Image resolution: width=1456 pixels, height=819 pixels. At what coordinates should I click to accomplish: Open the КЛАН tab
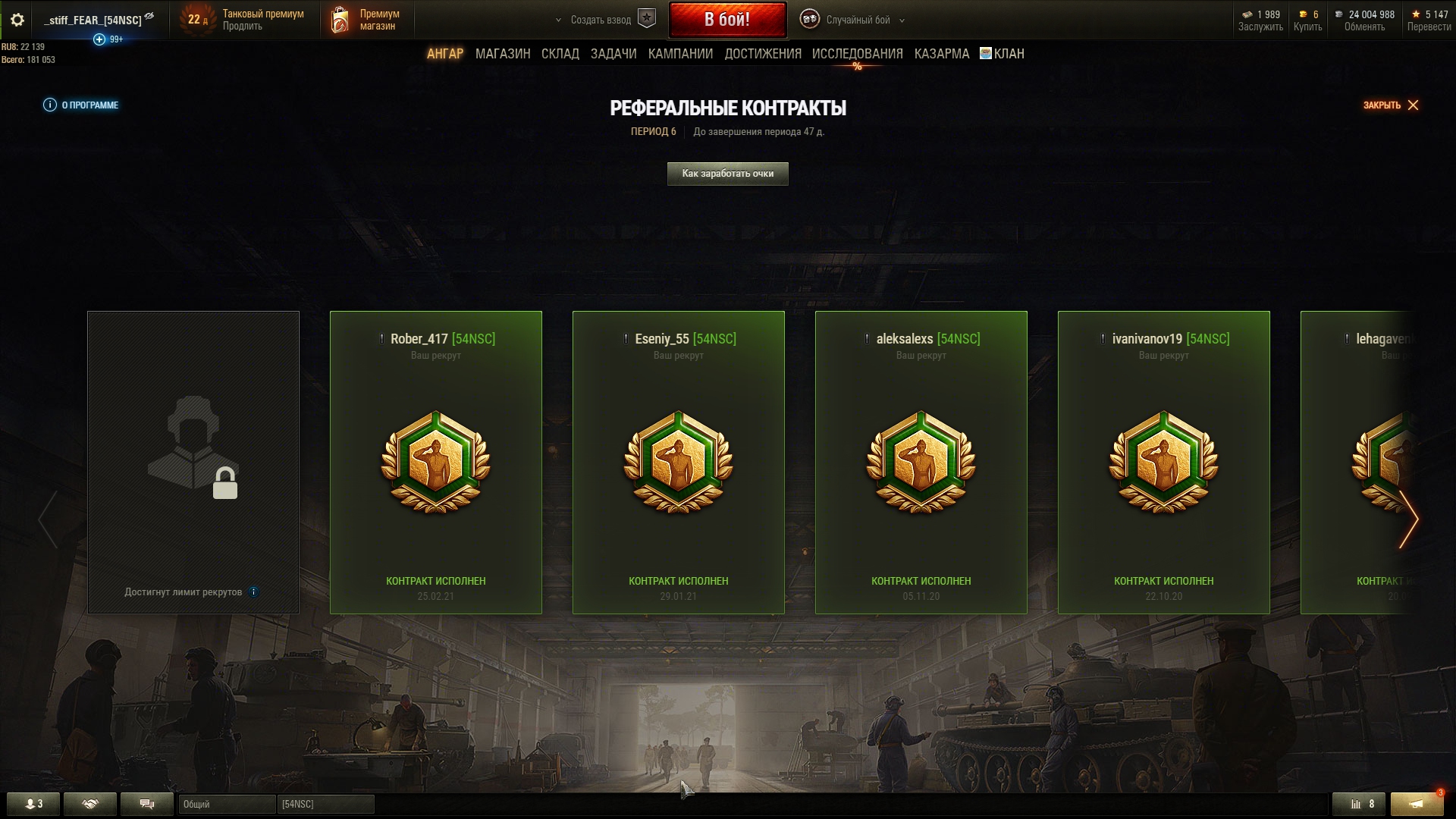[x=1003, y=54]
